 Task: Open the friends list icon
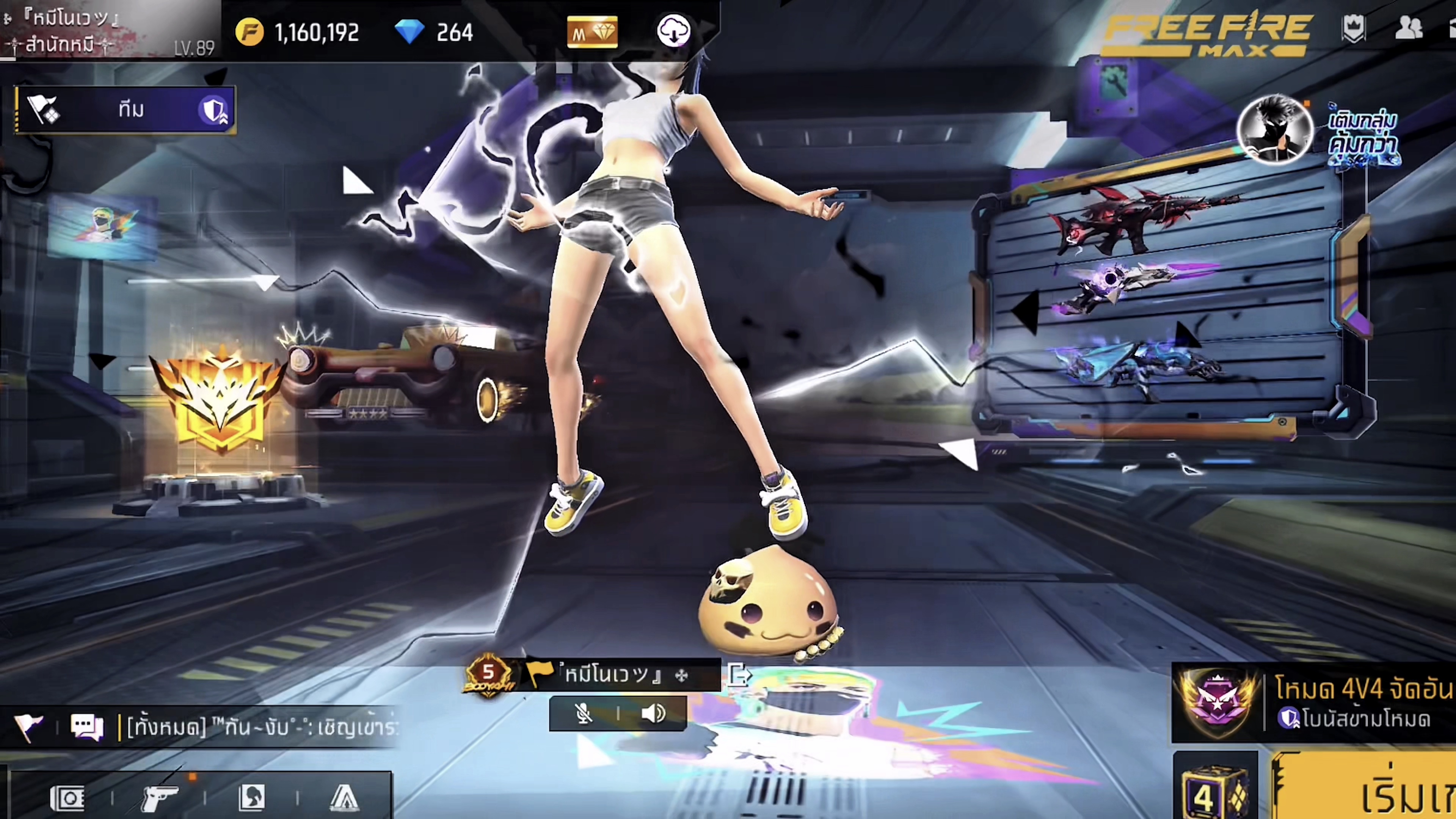tap(1408, 28)
